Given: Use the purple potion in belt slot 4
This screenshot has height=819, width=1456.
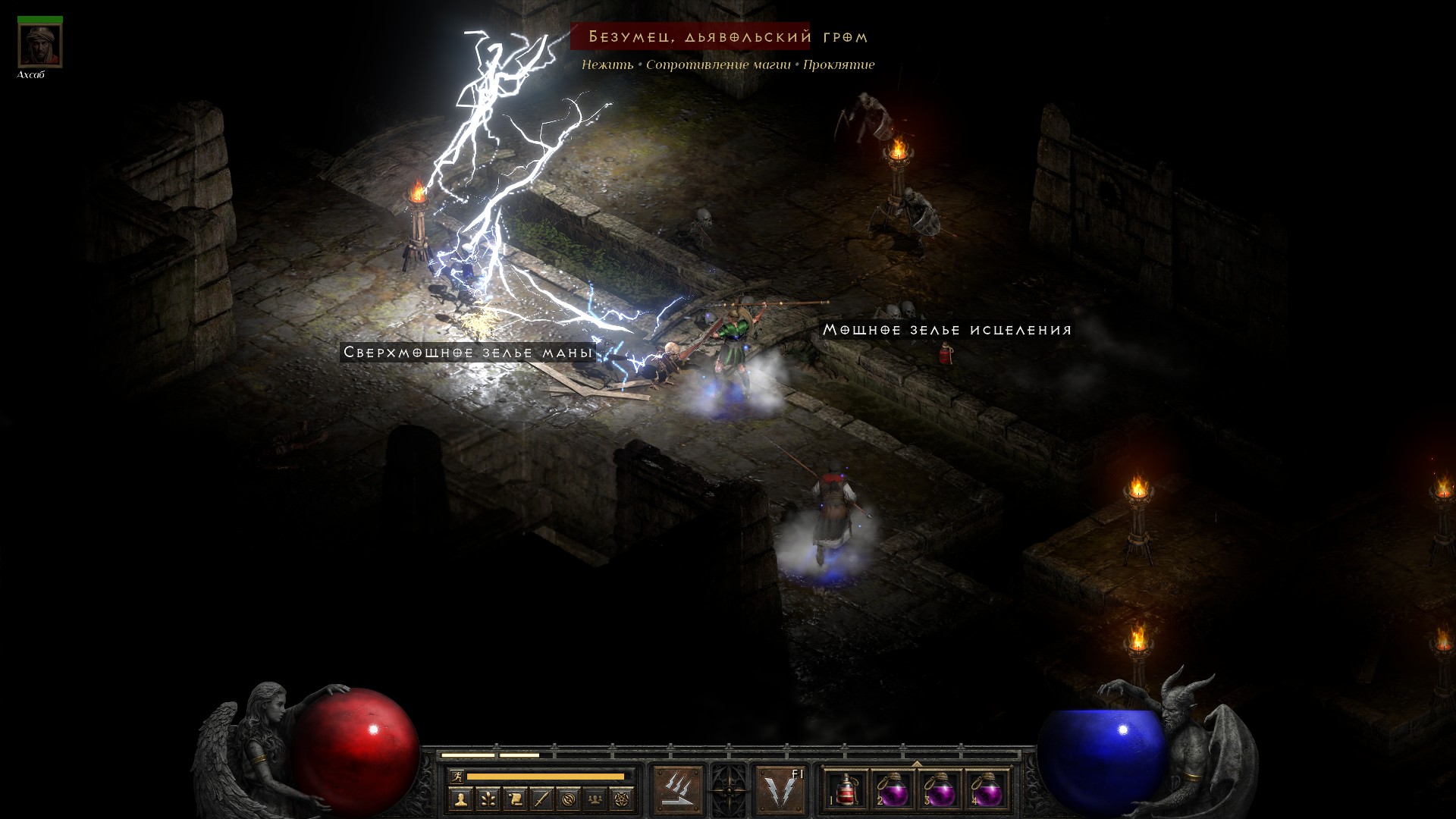Looking at the screenshot, I should 986,789.
